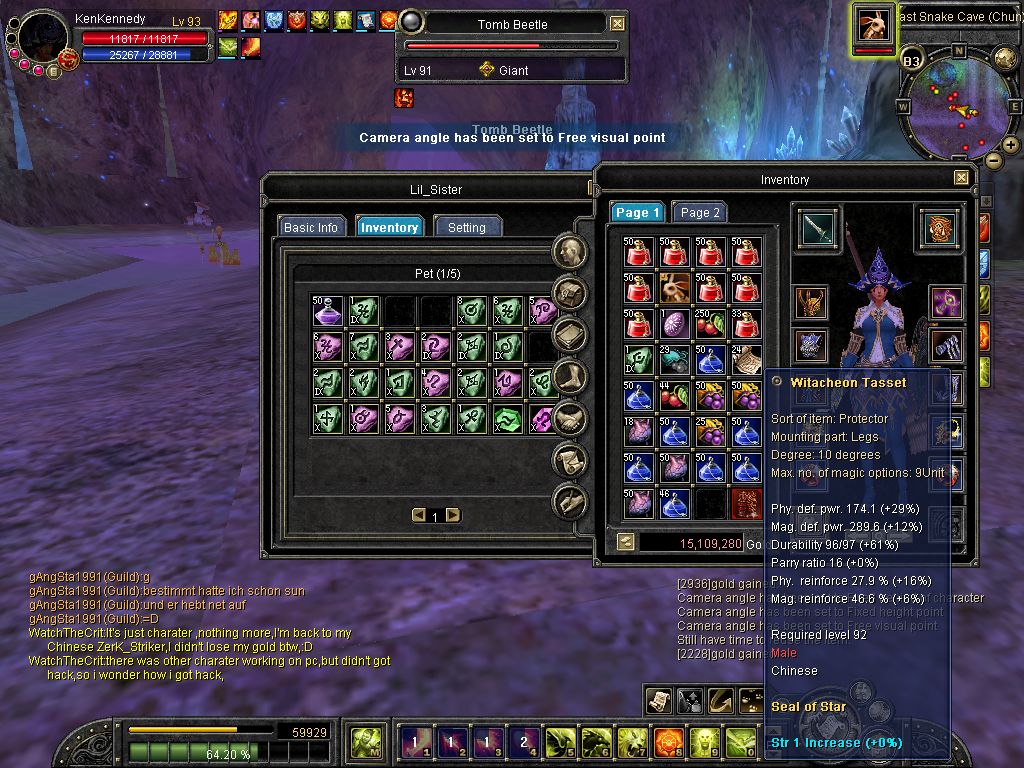Select the scroll map item in inventory
The width and height of the screenshot is (1024, 768).
(744, 358)
